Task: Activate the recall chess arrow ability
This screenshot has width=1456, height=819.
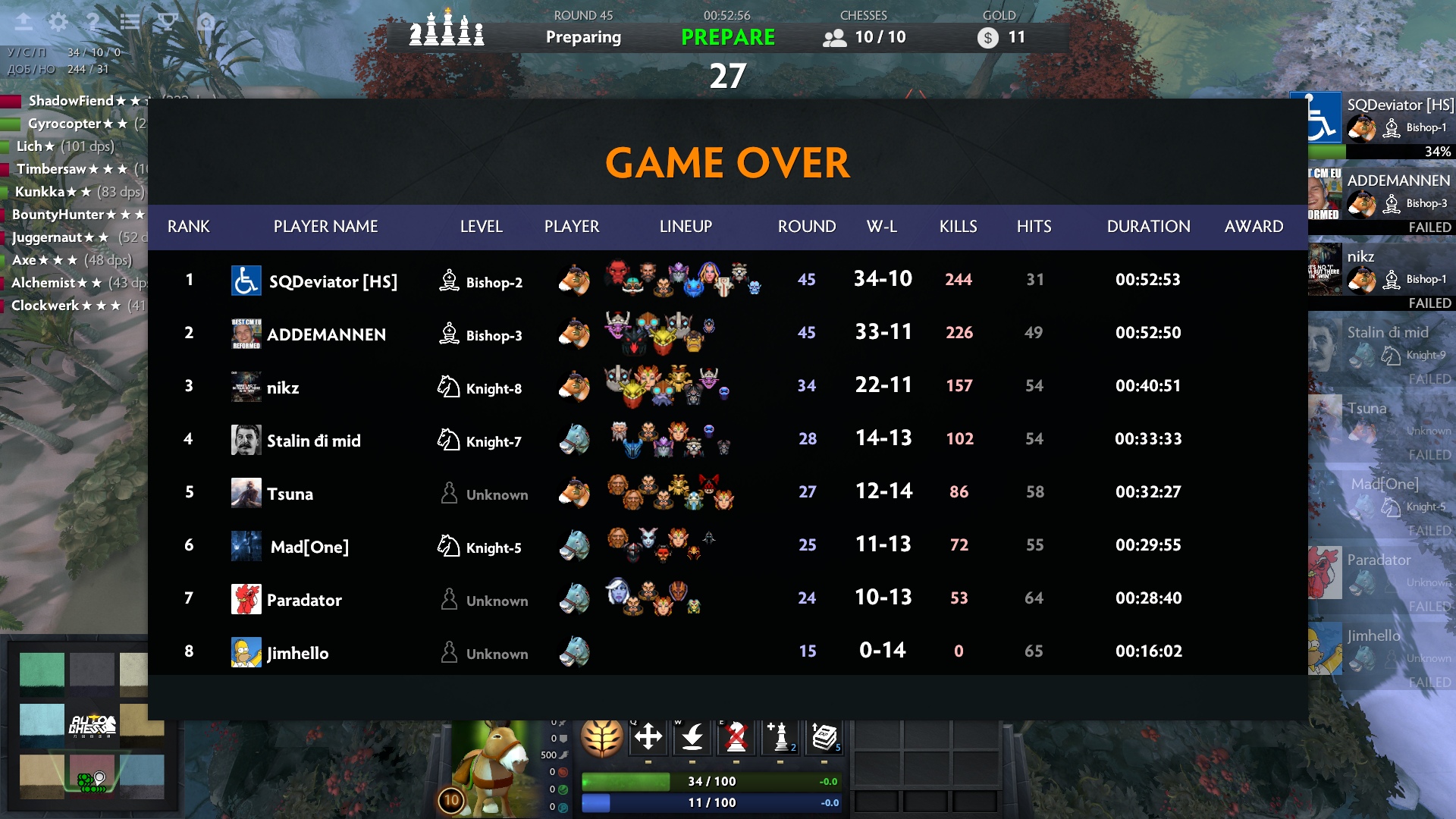Action: 692,736
